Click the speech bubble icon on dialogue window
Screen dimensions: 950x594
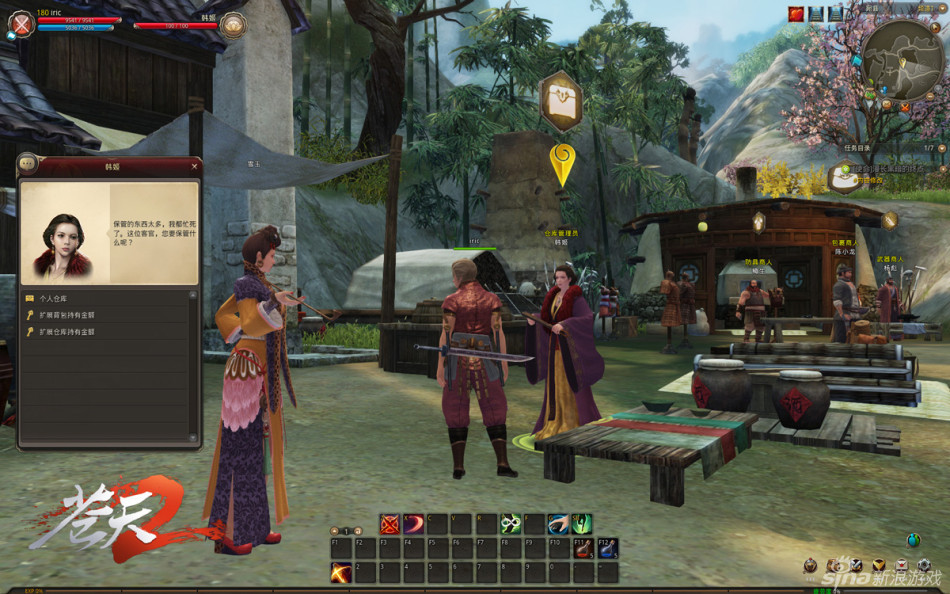[27, 164]
